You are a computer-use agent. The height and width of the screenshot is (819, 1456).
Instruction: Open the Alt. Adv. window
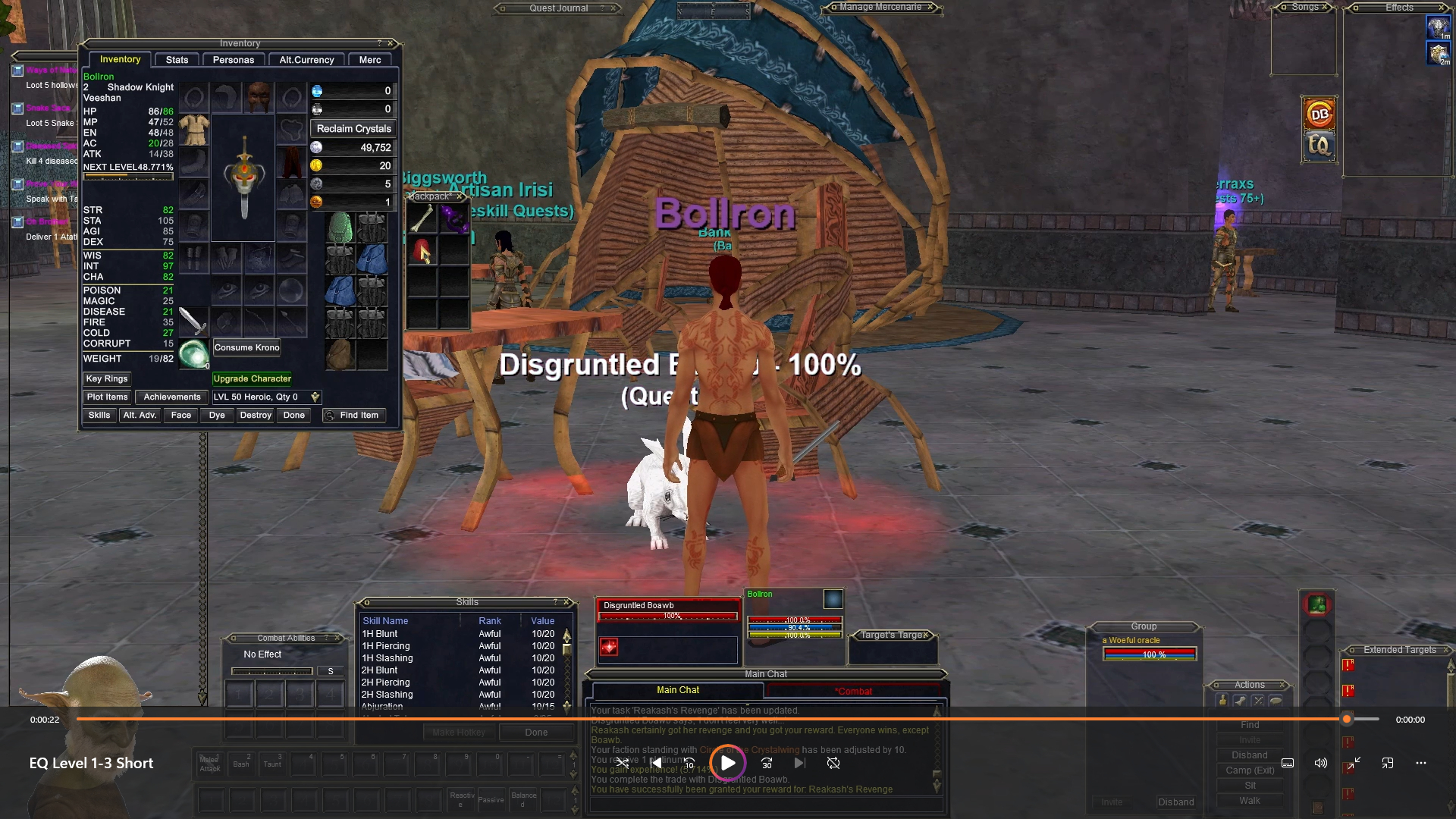click(x=140, y=416)
